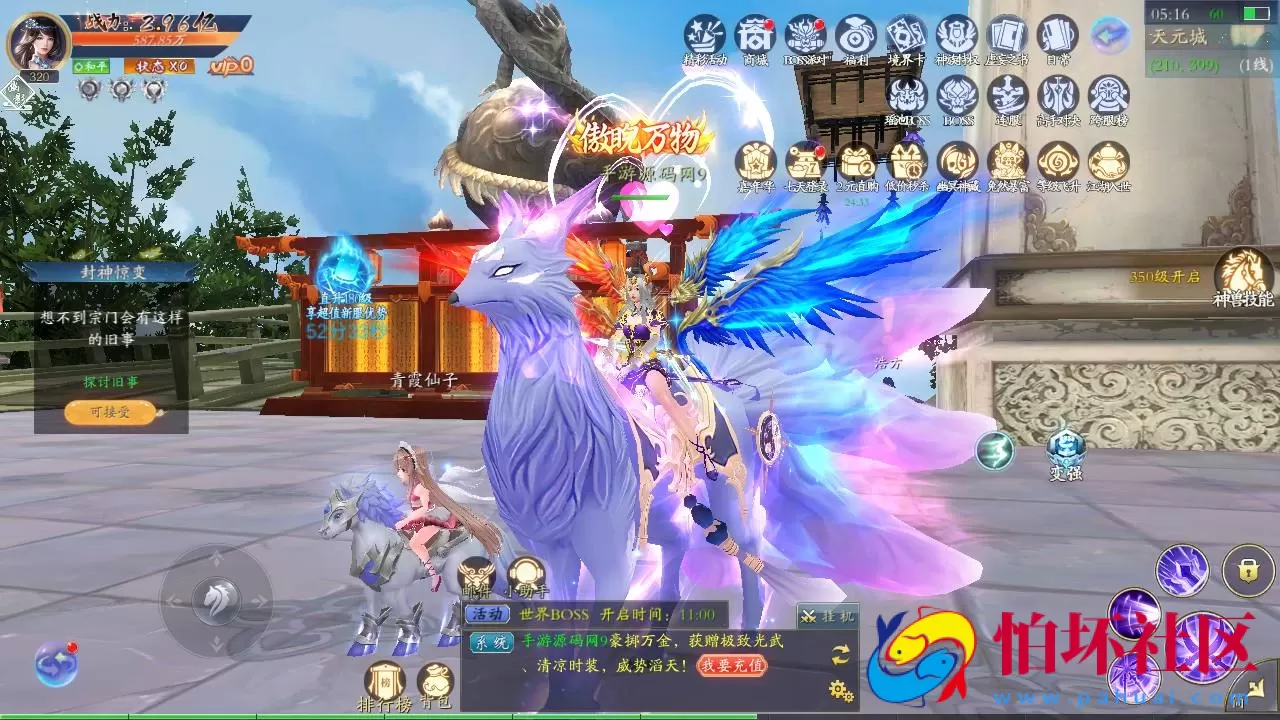The width and height of the screenshot is (1280, 720).
Task: Select the 系统 chat tab
Action: [491, 642]
